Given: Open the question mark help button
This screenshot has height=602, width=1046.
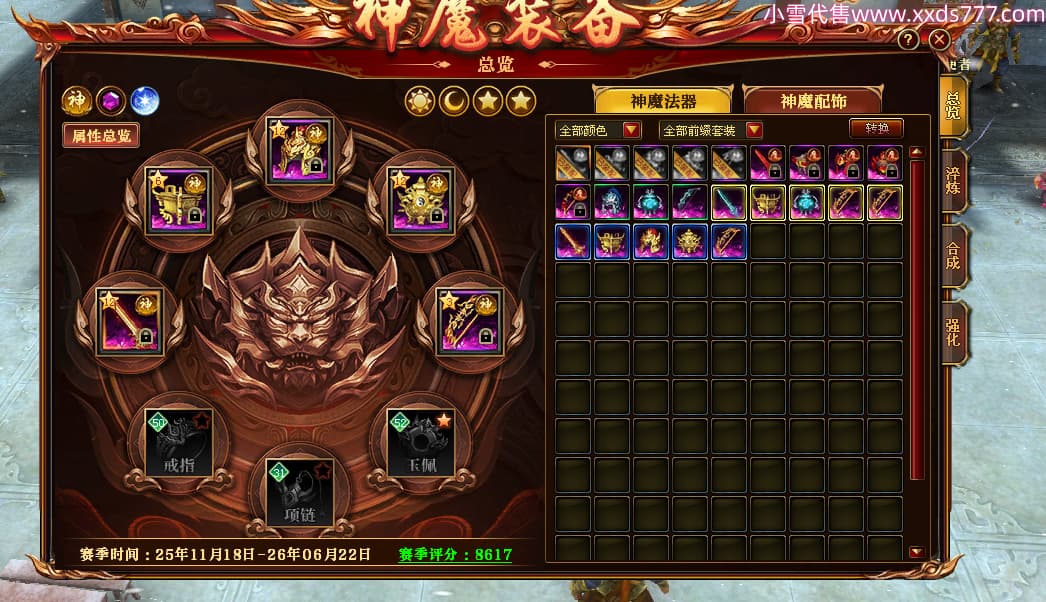Looking at the screenshot, I should click(908, 40).
